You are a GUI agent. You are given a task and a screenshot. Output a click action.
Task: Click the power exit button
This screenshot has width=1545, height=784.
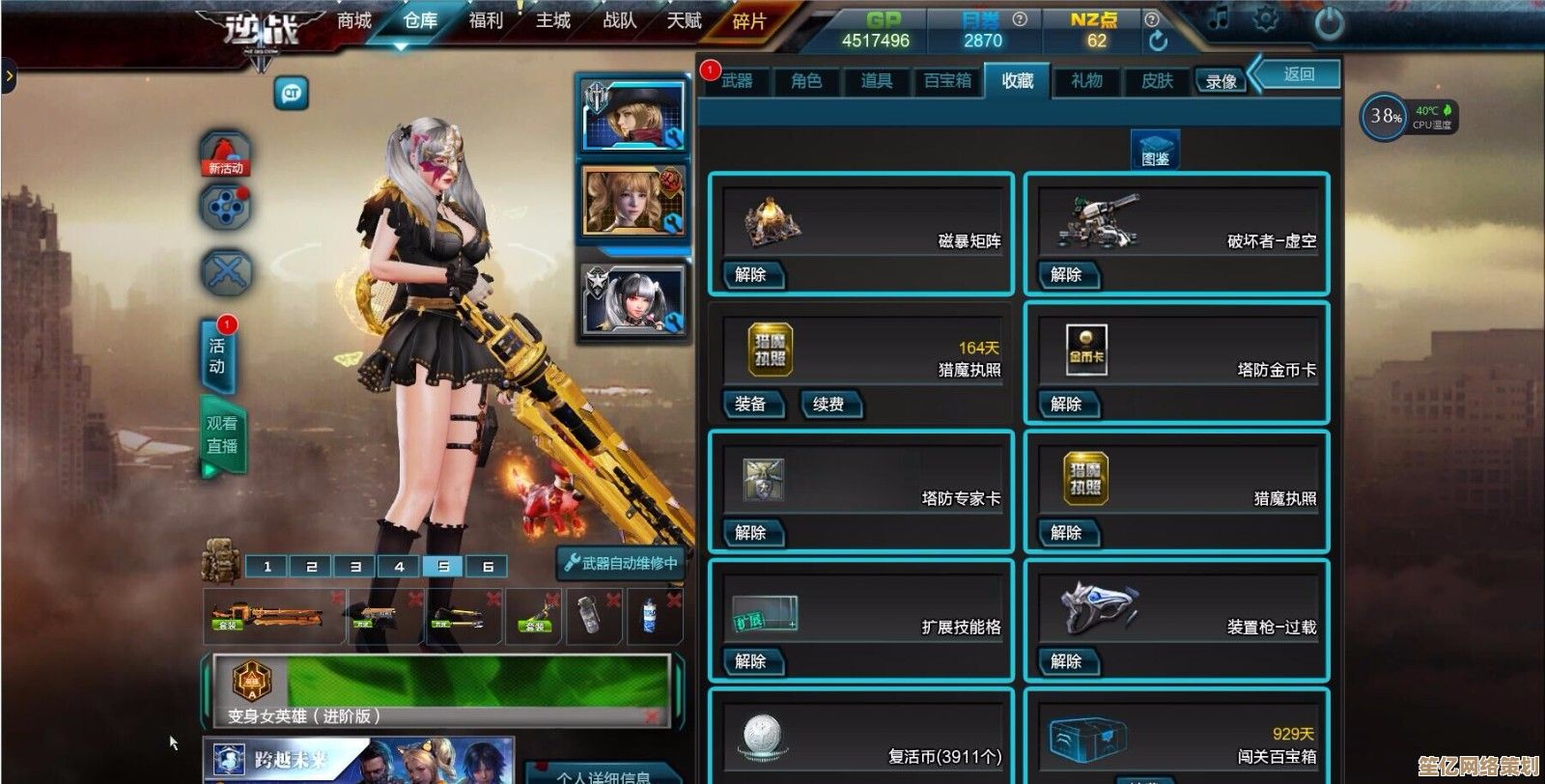click(1330, 21)
